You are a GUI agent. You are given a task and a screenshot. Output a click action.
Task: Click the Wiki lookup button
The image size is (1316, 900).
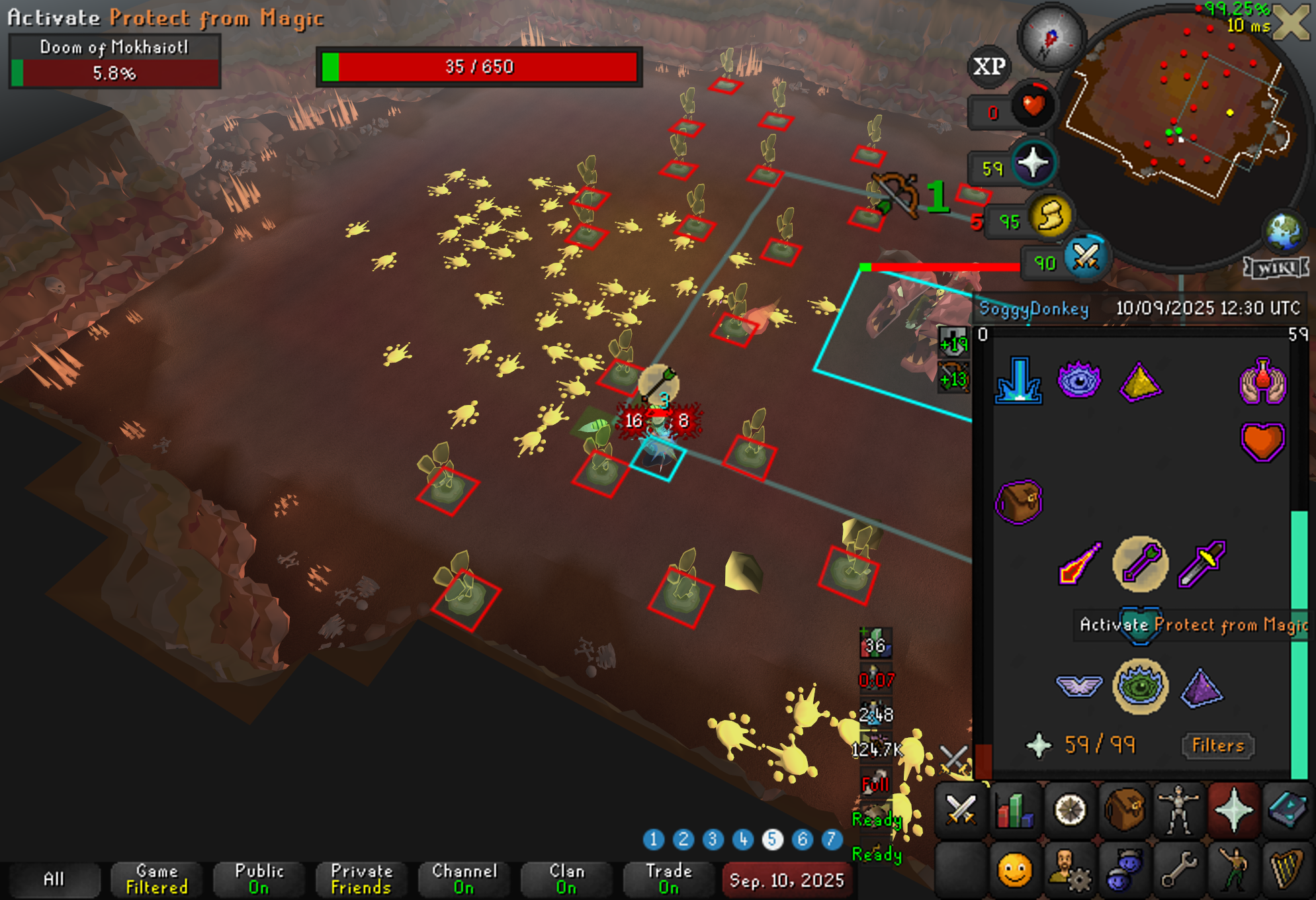point(1276,268)
